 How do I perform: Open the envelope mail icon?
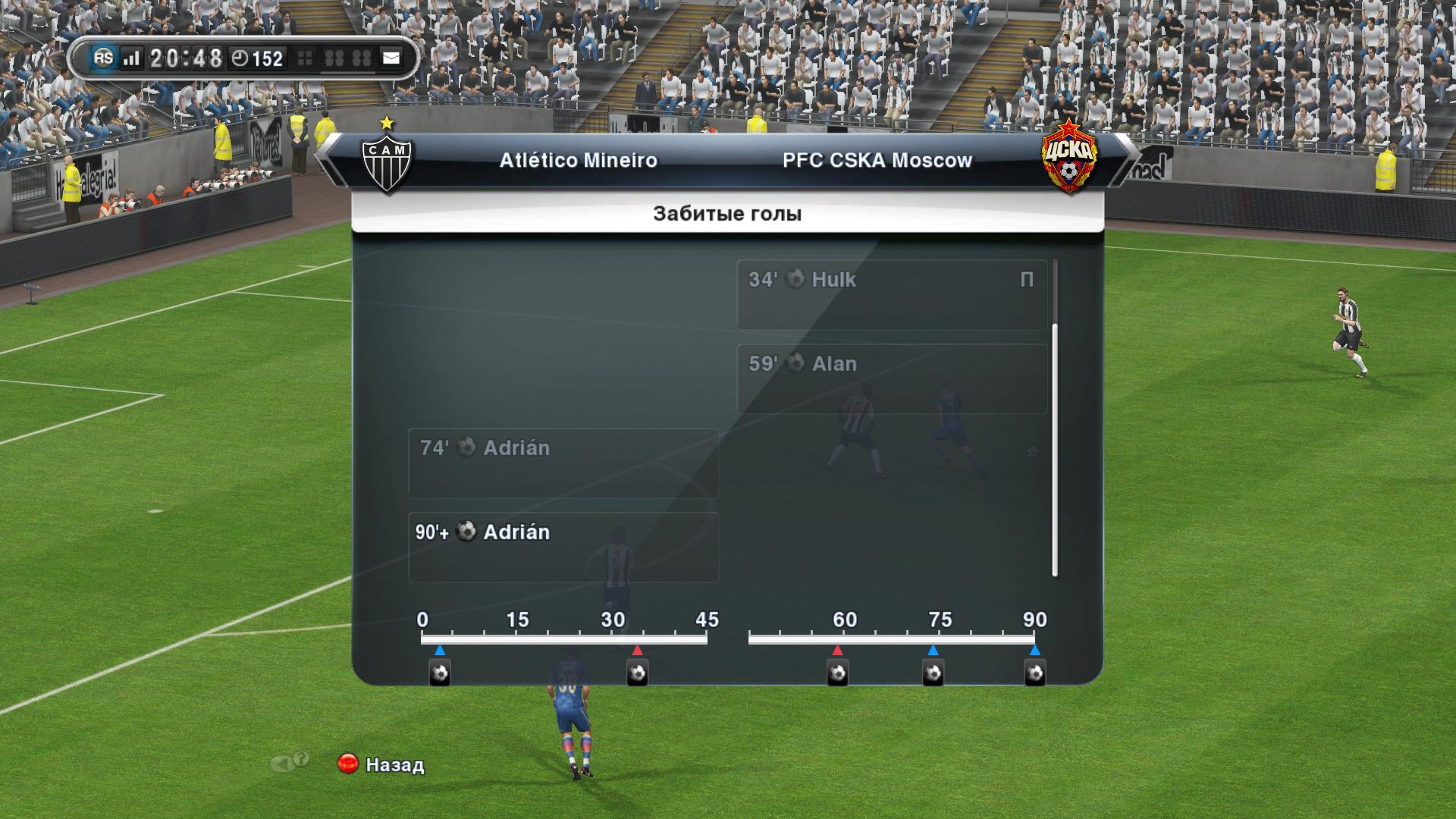point(391,58)
